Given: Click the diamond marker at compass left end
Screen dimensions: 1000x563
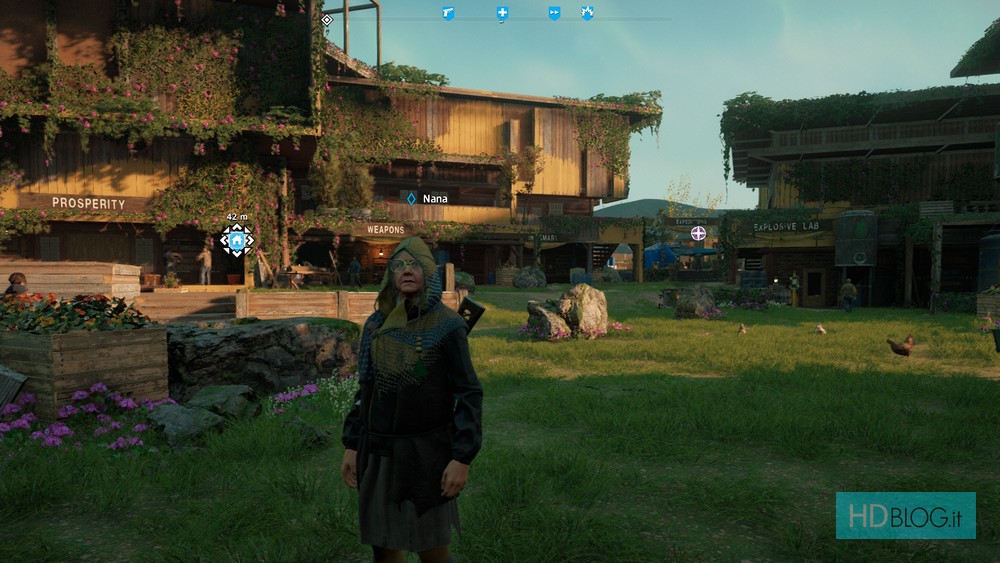Looking at the screenshot, I should pyautogui.click(x=327, y=19).
